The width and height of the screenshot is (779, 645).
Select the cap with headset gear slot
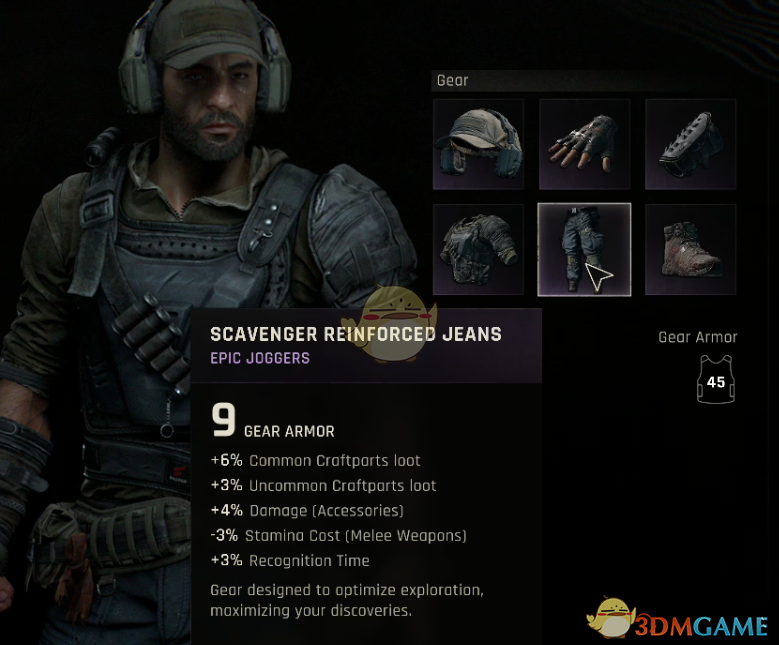click(x=478, y=144)
